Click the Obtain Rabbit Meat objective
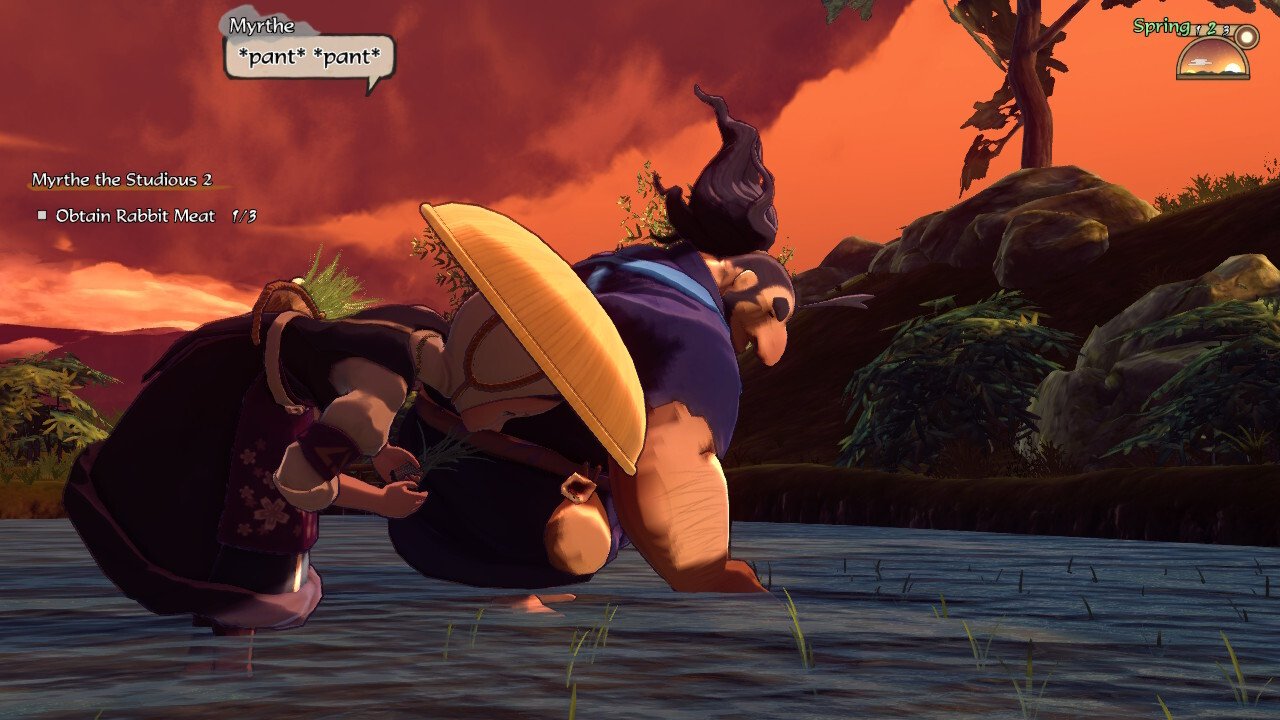This screenshot has width=1280, height=720. (x=135, y=215)
